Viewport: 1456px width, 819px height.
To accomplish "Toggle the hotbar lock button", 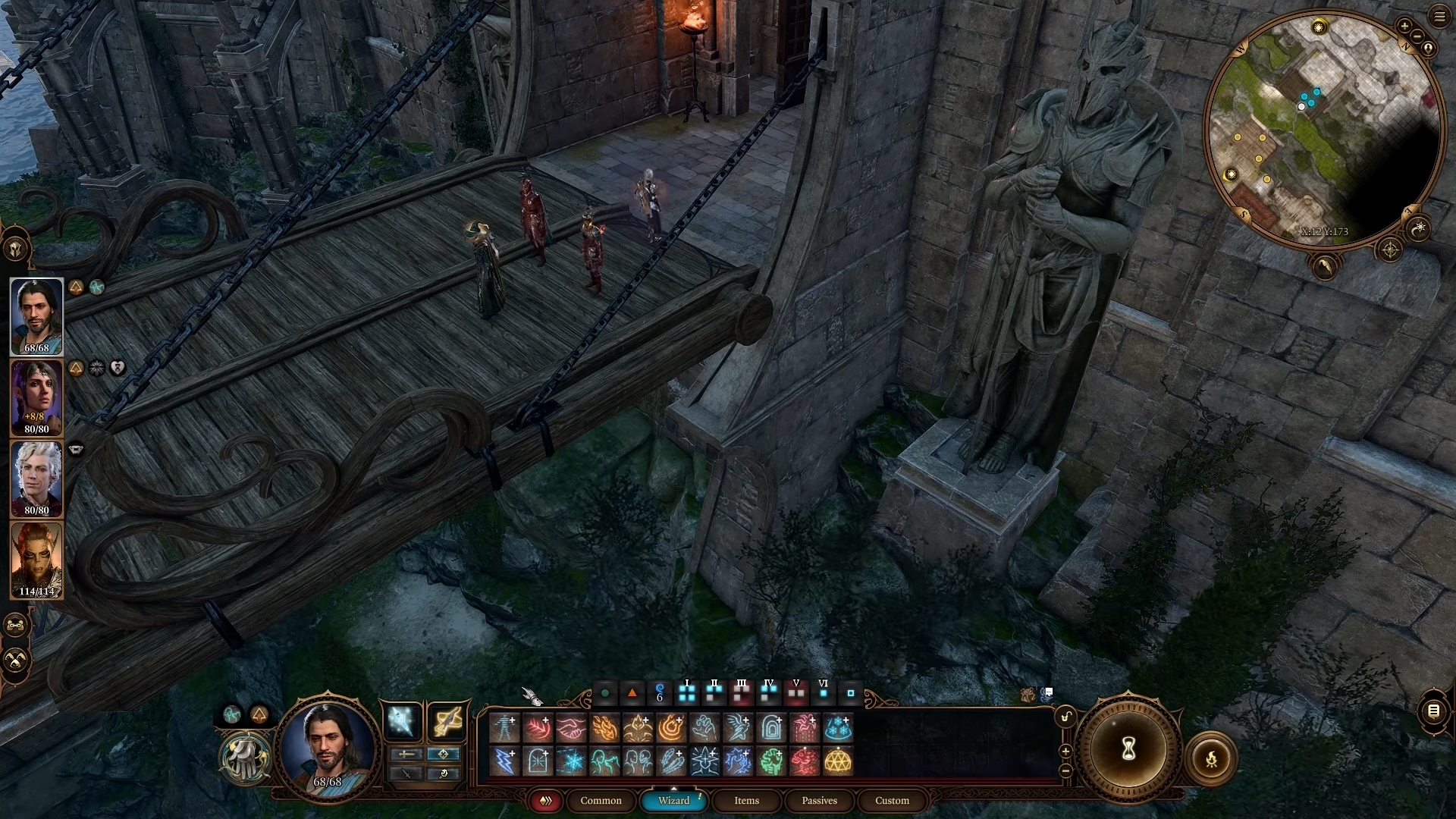I will [1066, 717].
